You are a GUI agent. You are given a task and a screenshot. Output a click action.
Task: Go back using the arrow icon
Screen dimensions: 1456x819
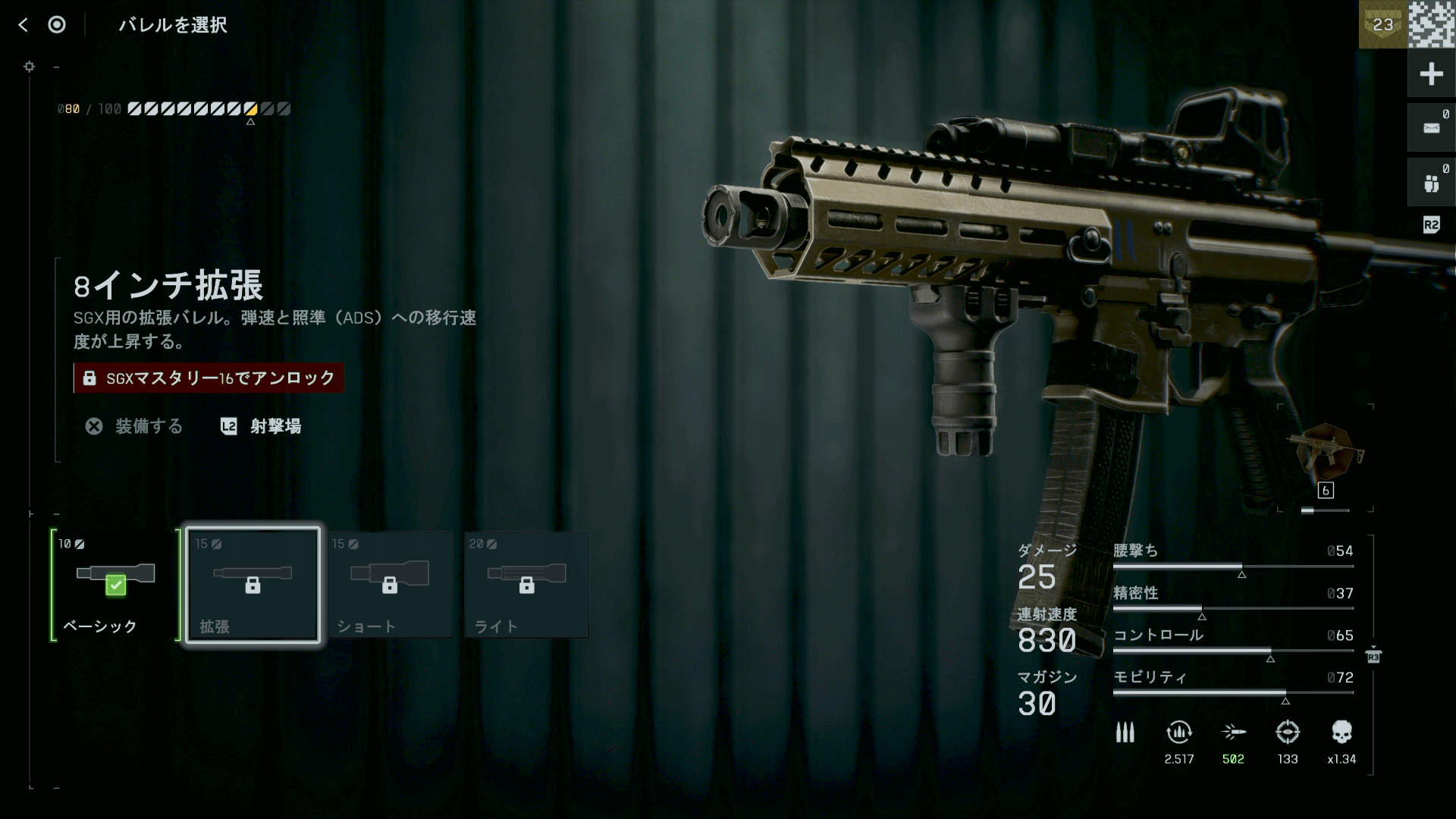23,25
